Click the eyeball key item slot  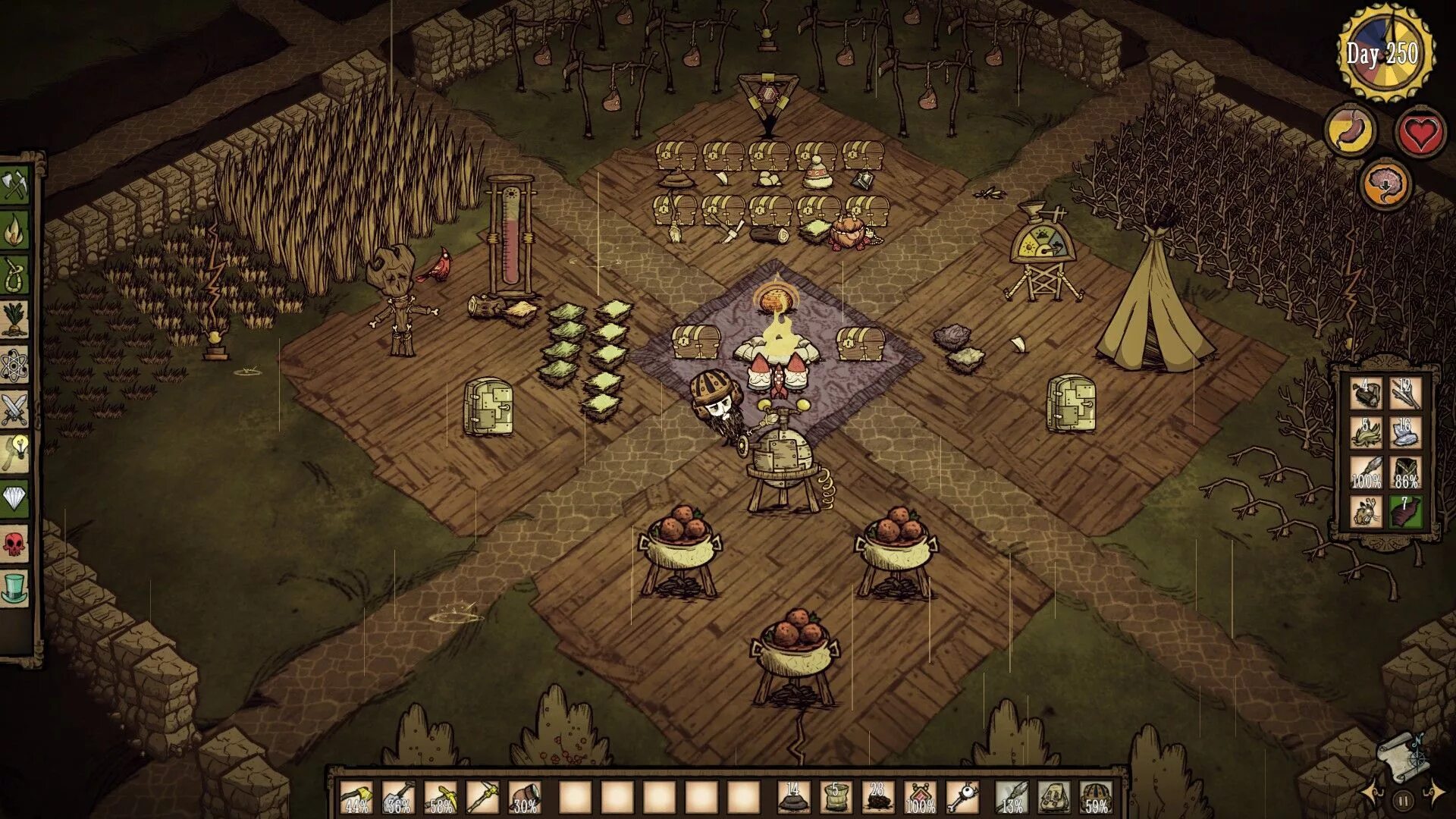click(962, 796)
